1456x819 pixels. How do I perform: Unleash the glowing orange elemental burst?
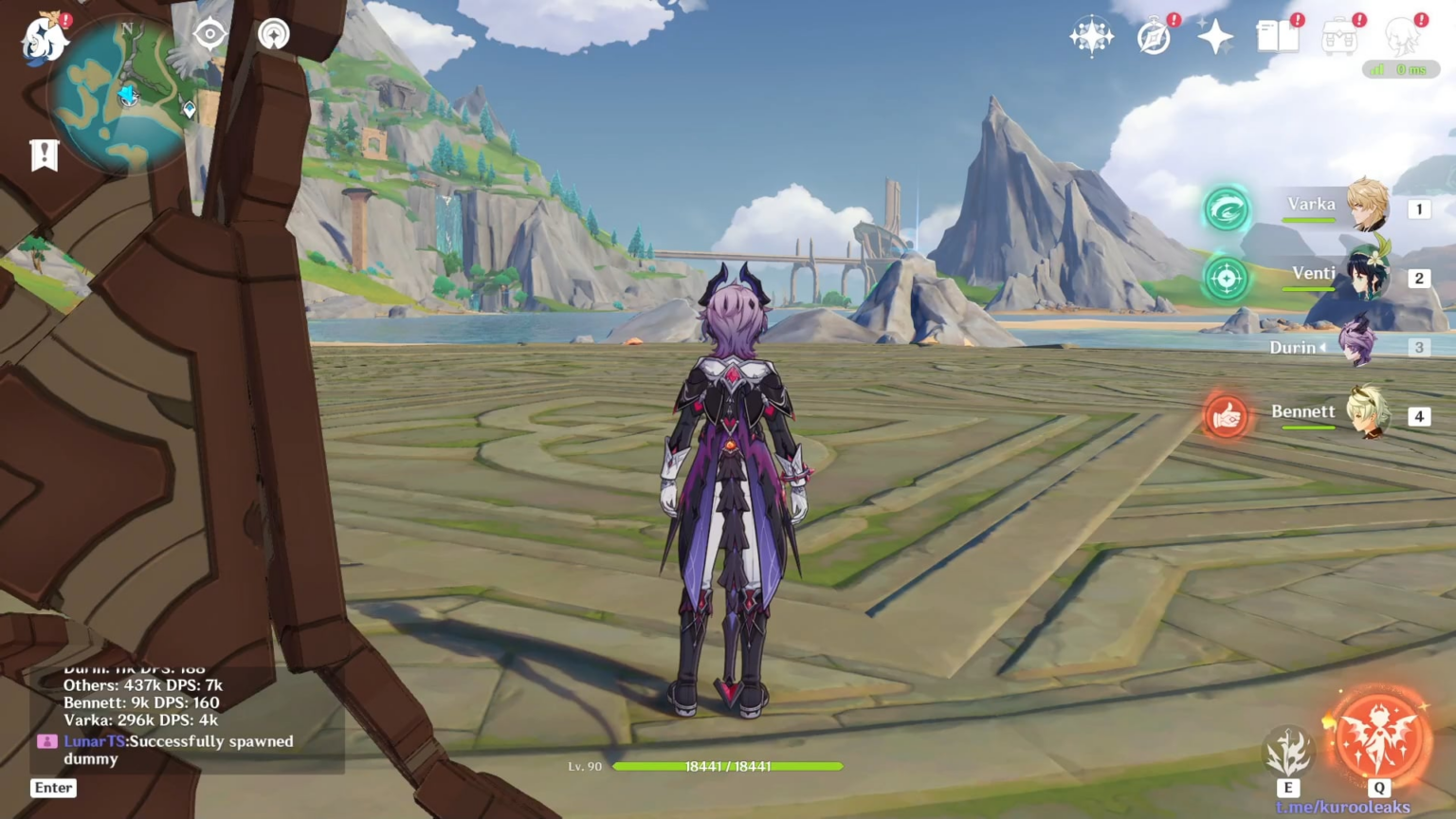coord(1379,738)
